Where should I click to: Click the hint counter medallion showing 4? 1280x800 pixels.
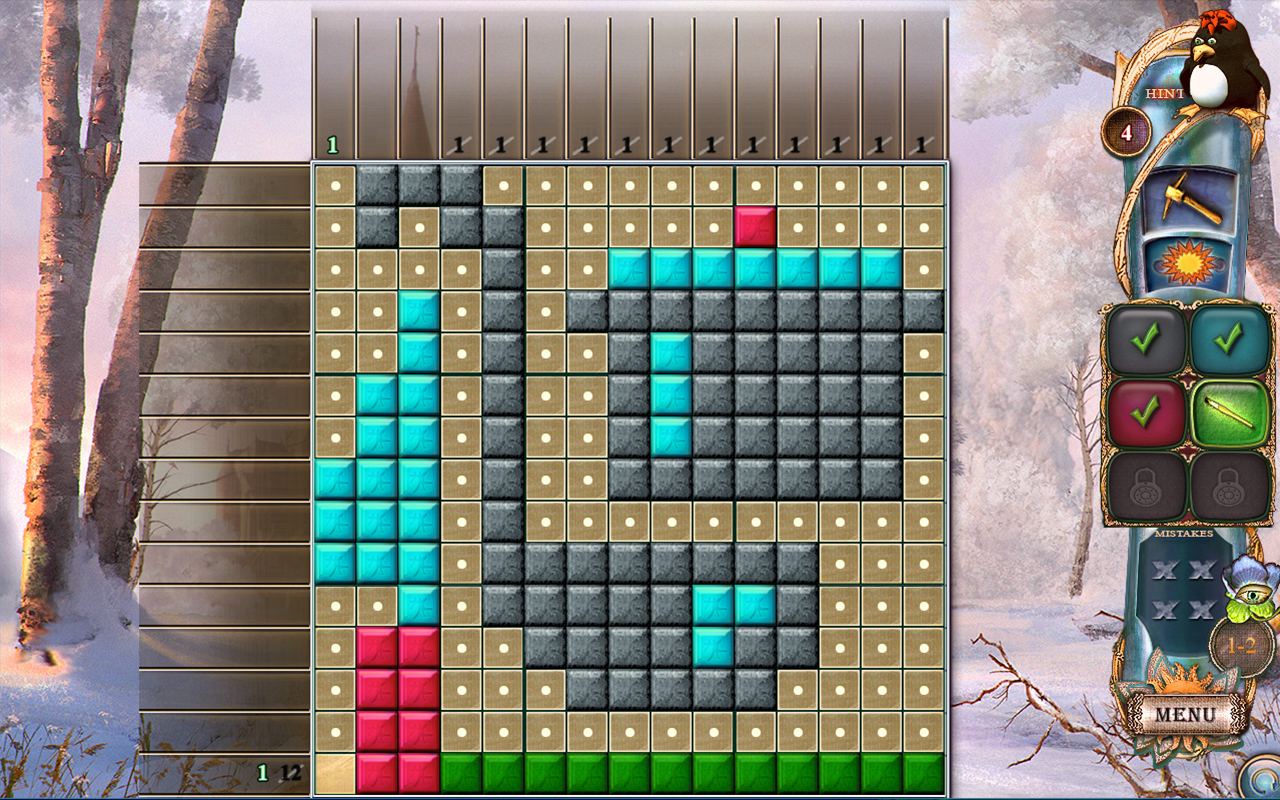tap(1127, 134)
